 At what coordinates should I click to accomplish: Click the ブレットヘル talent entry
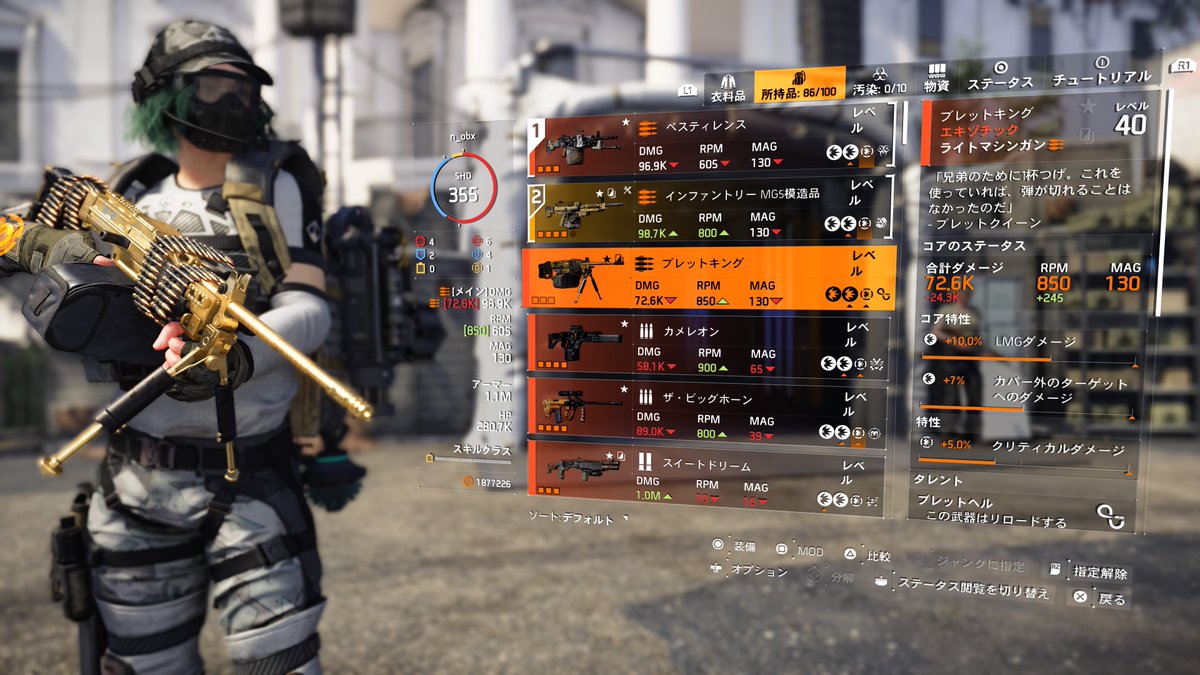[x=1020, y=510]
